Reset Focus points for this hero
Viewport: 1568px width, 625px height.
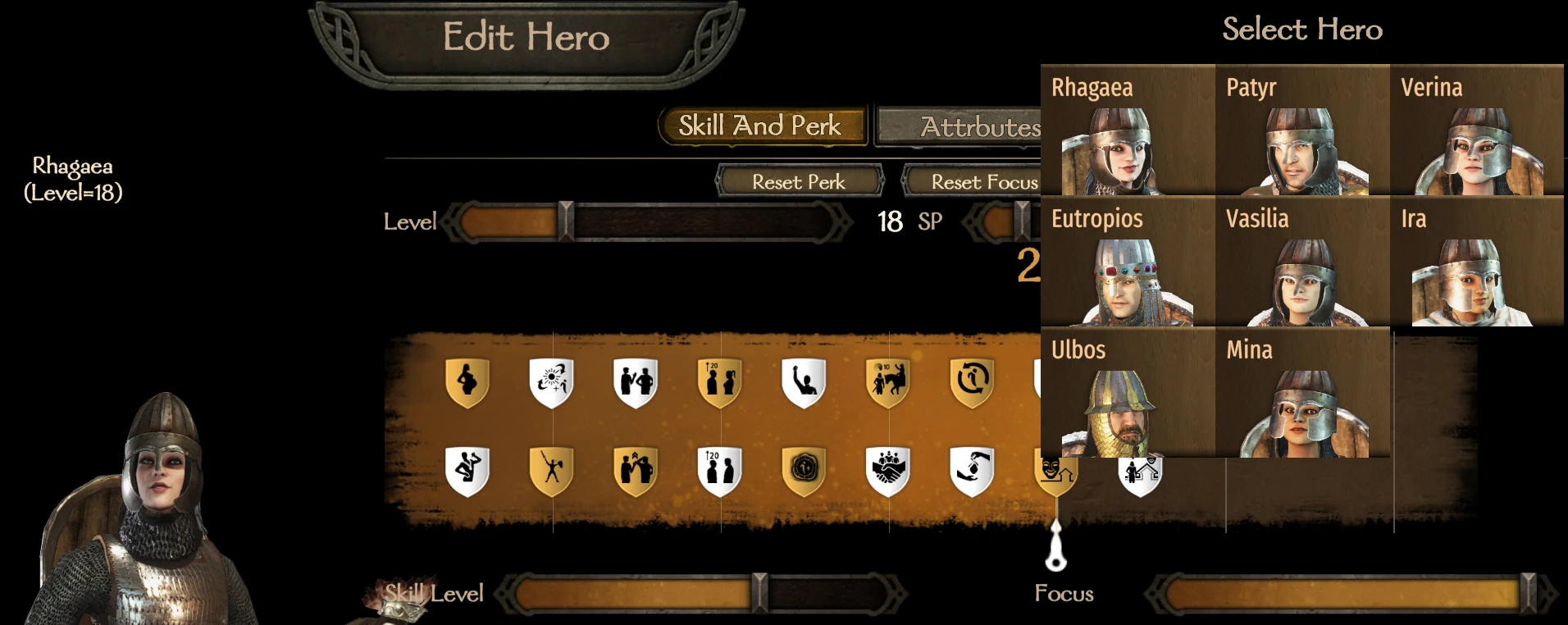coord(972,181)
